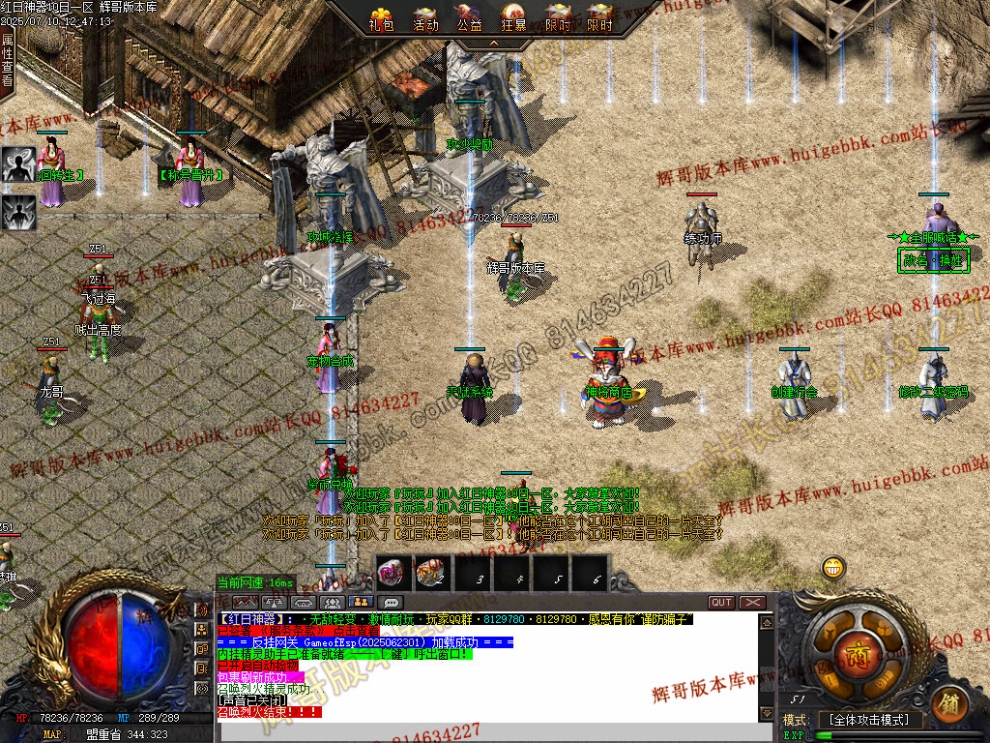Screen dimensions: 990x743
Task: Click the speech bubble chat channel button
Action: click(390, 603)
